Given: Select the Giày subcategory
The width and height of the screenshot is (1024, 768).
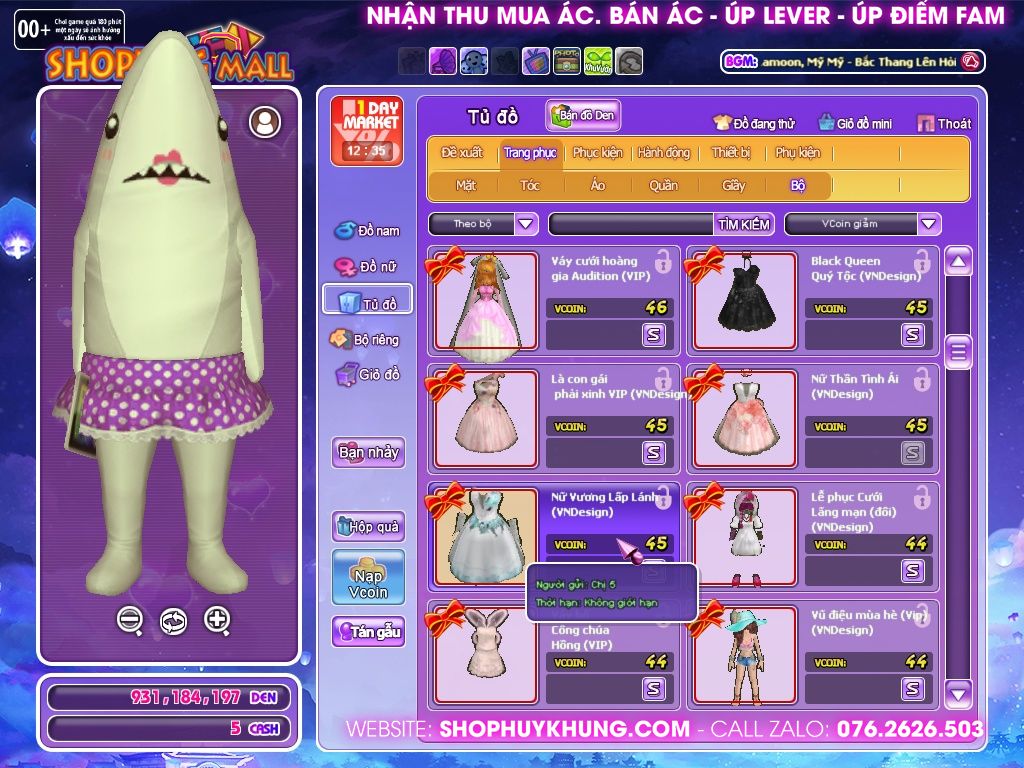Looking at the screenshot, I should coord(734,185).
